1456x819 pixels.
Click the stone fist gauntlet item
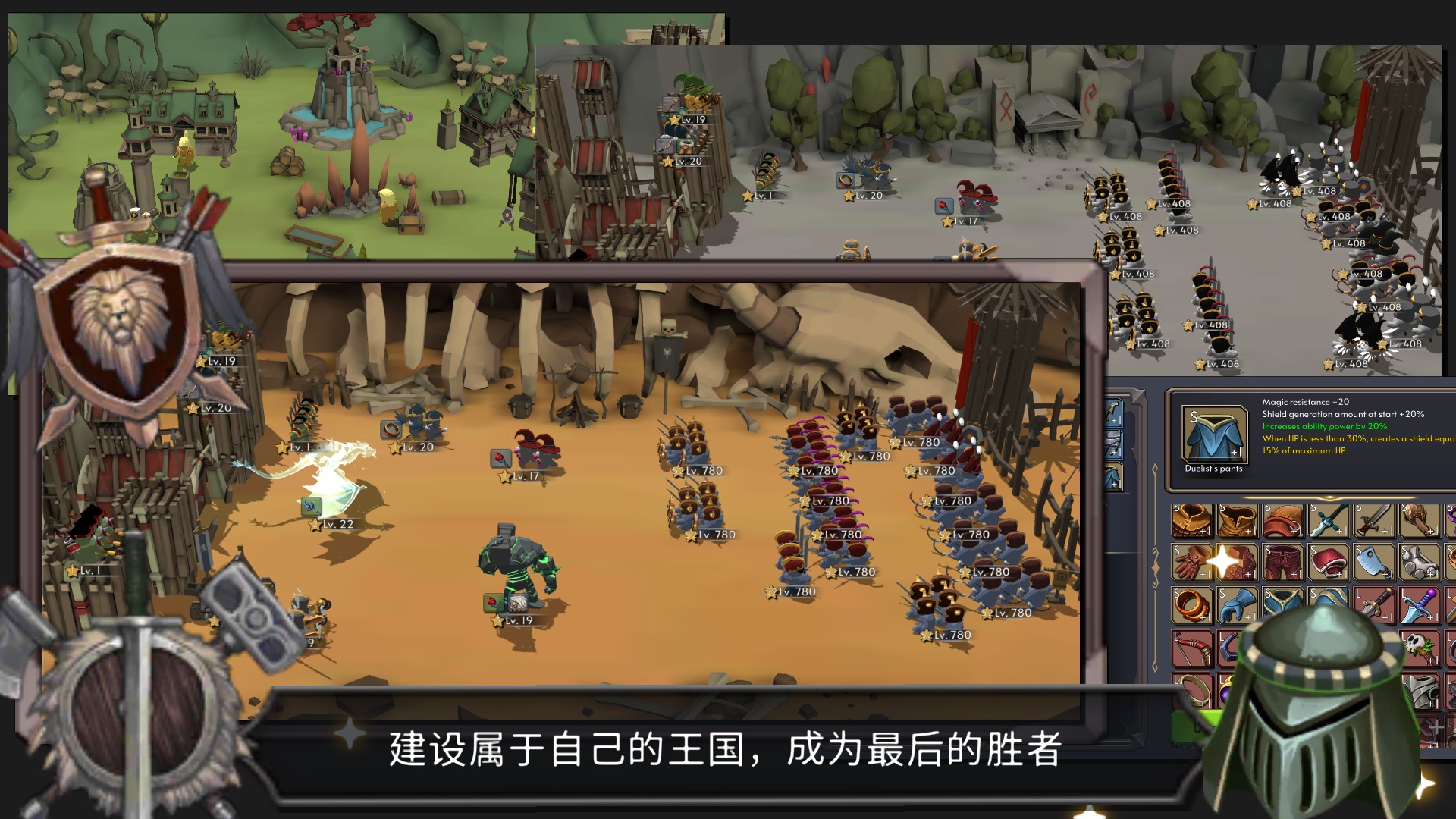[1418, 563]
